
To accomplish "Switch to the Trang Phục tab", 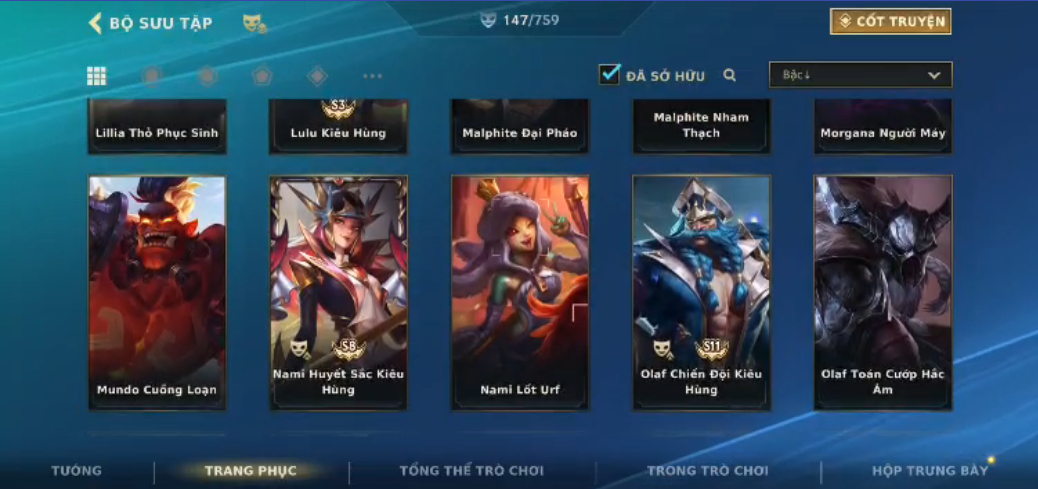I will pos(251,471).
